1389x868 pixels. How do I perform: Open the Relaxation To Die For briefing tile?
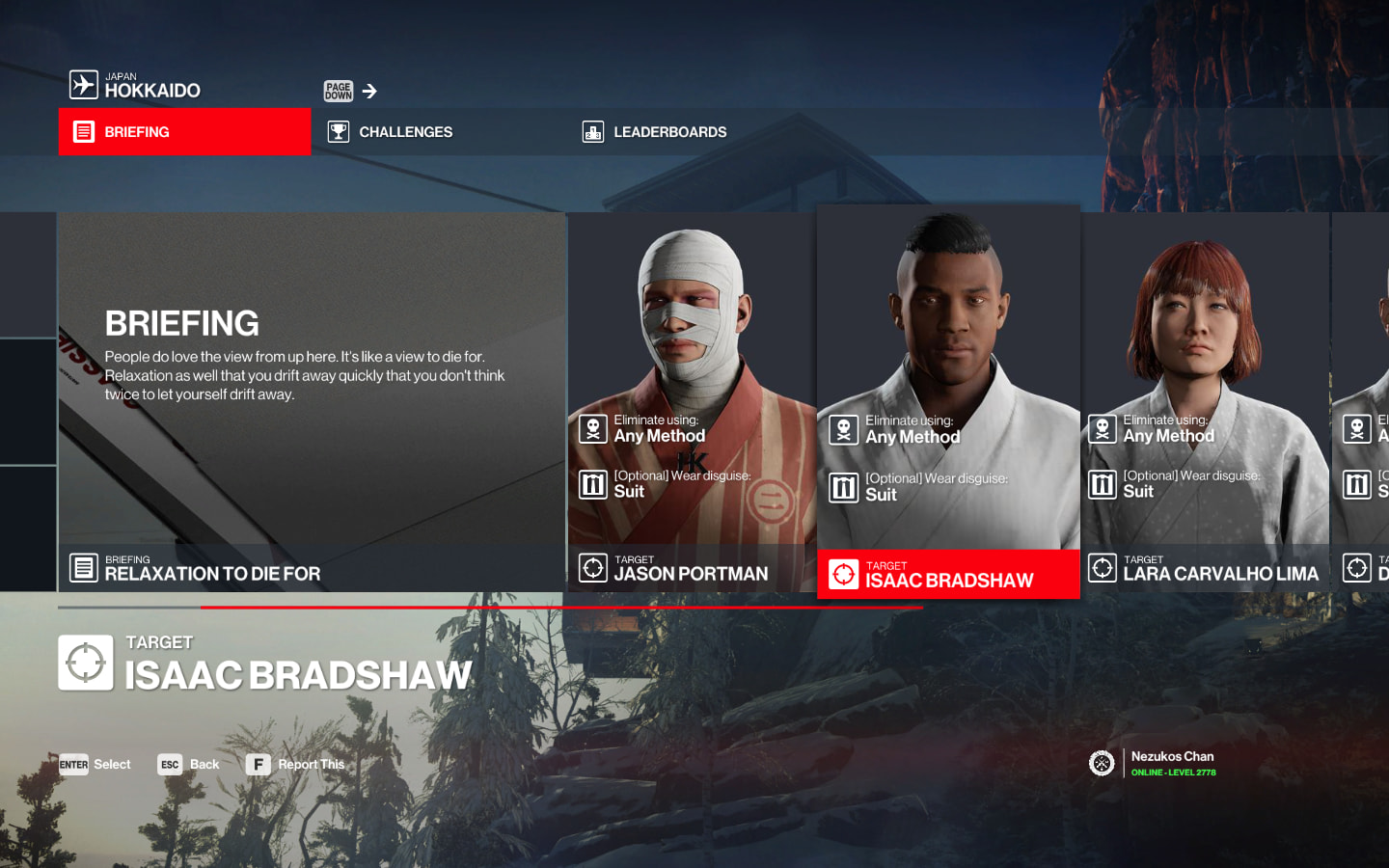(311, 402)
